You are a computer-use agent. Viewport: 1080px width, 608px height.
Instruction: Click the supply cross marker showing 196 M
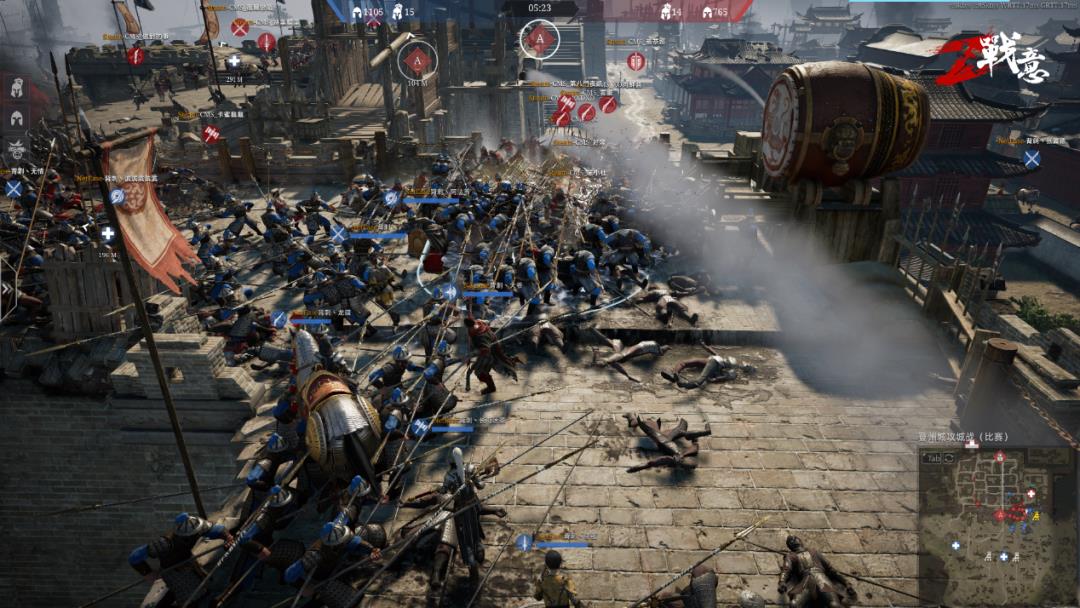point(107,234)
